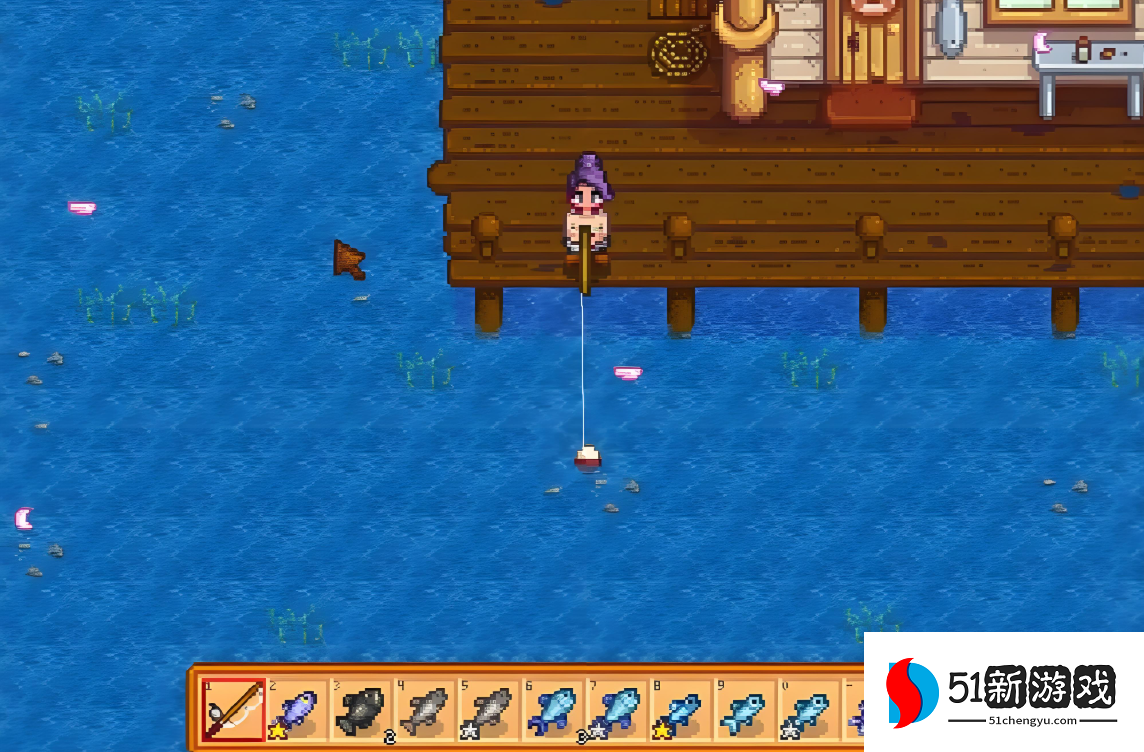This screenshot has height=752, width=1144.
Task: Select the silver-star blue fish in slot 7
Action: pyautogui.click(x=617, y=711)
